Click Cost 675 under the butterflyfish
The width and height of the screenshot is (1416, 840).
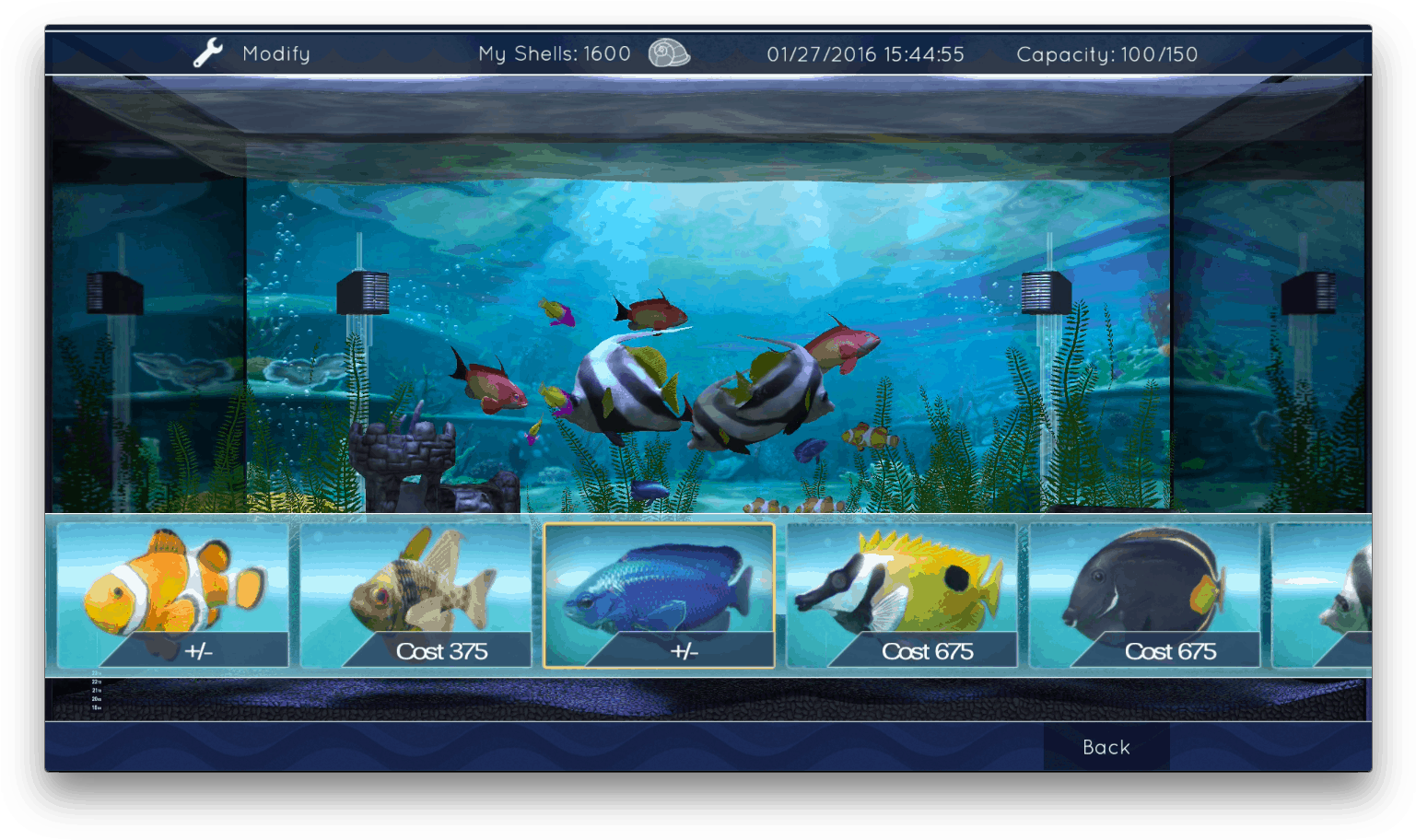[x=929, y=651]
